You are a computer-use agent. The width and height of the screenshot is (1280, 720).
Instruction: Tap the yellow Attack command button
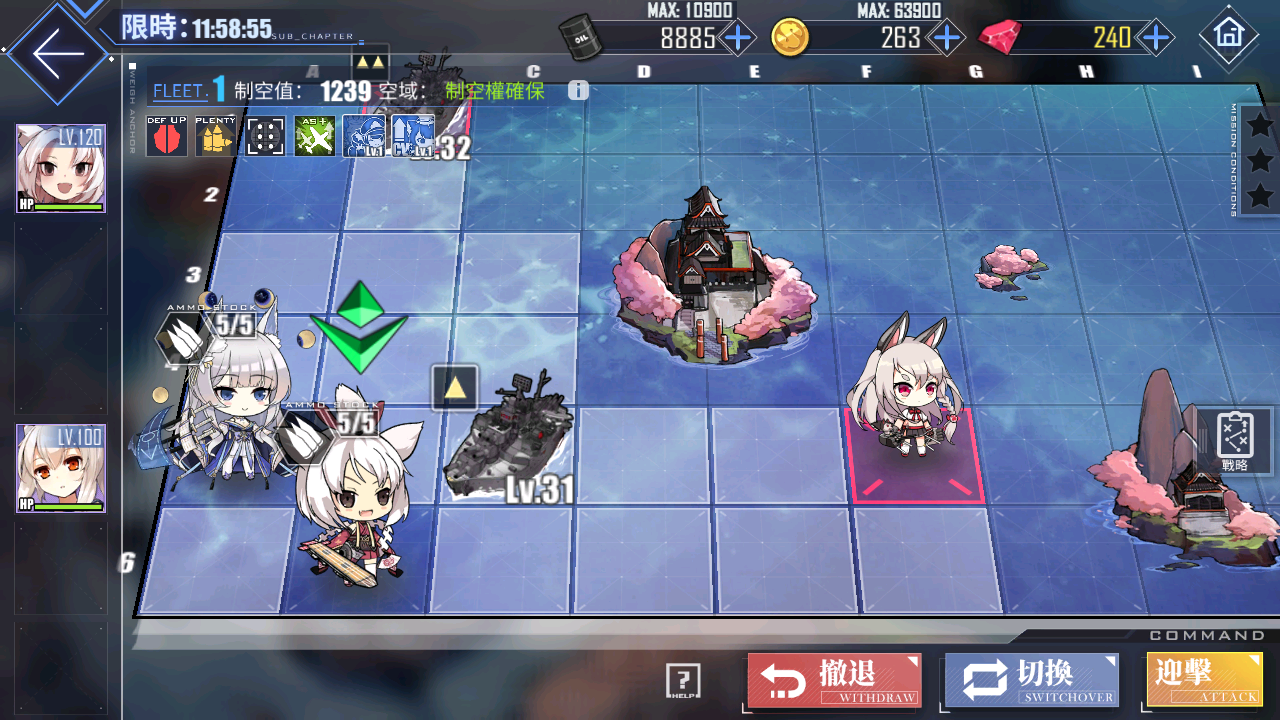[1204, 680]
